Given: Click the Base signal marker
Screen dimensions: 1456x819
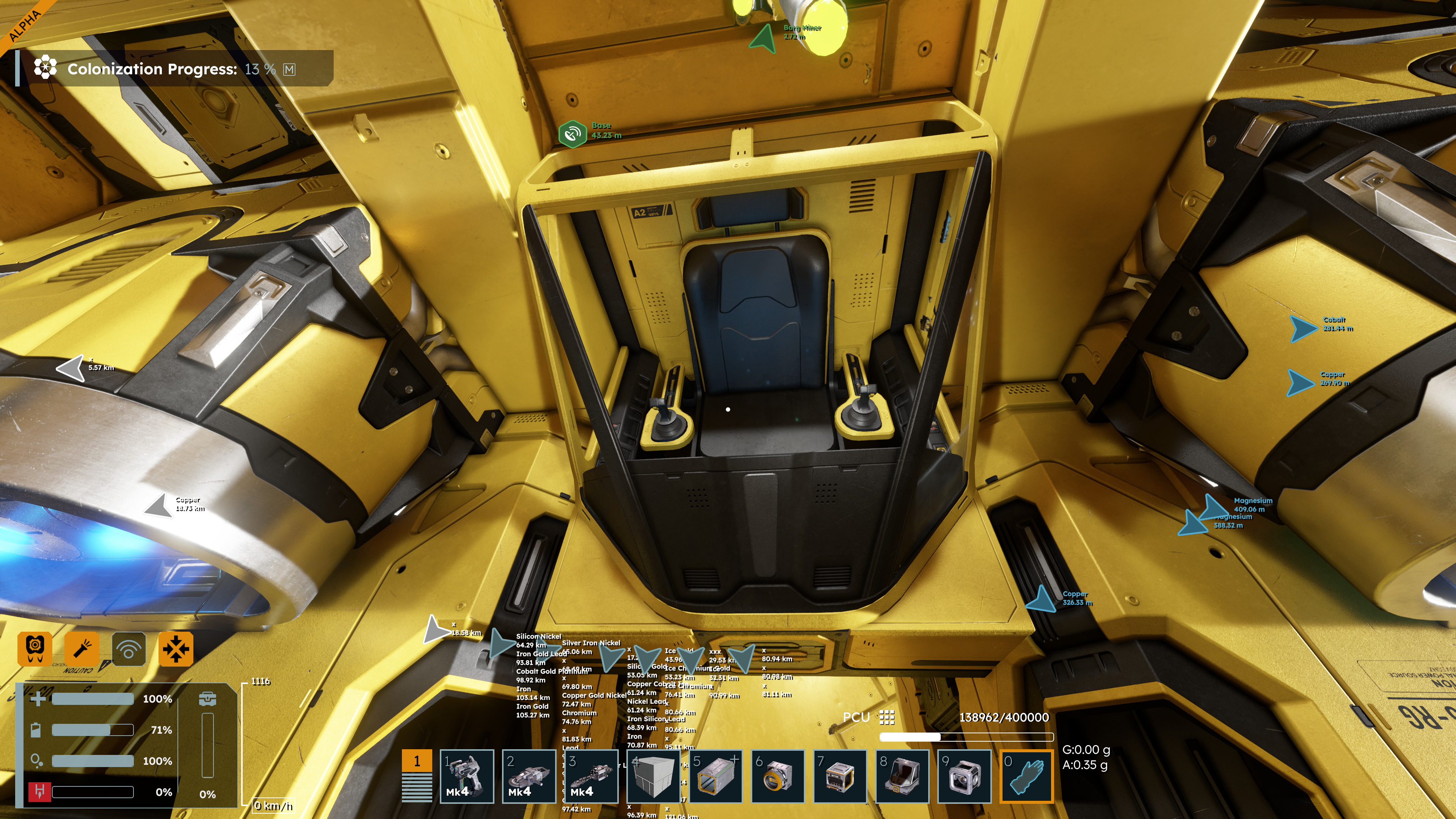Looking at the screenshot, I should pos(572,134).
